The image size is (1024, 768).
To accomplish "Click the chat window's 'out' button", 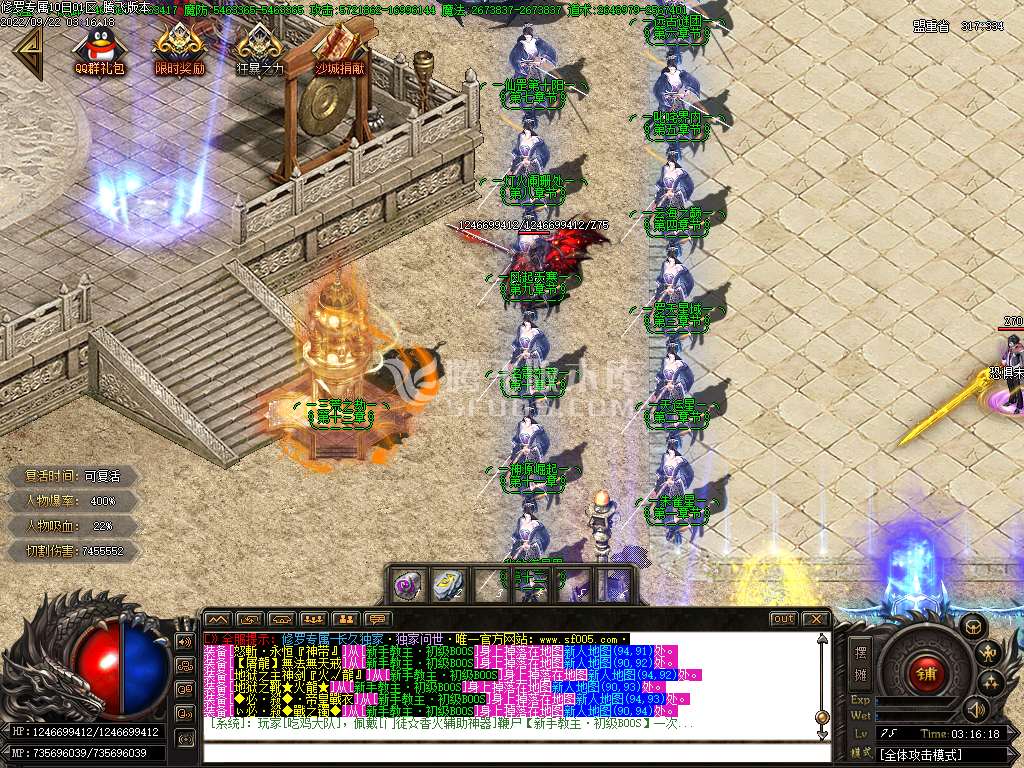I will coord(783,619).
